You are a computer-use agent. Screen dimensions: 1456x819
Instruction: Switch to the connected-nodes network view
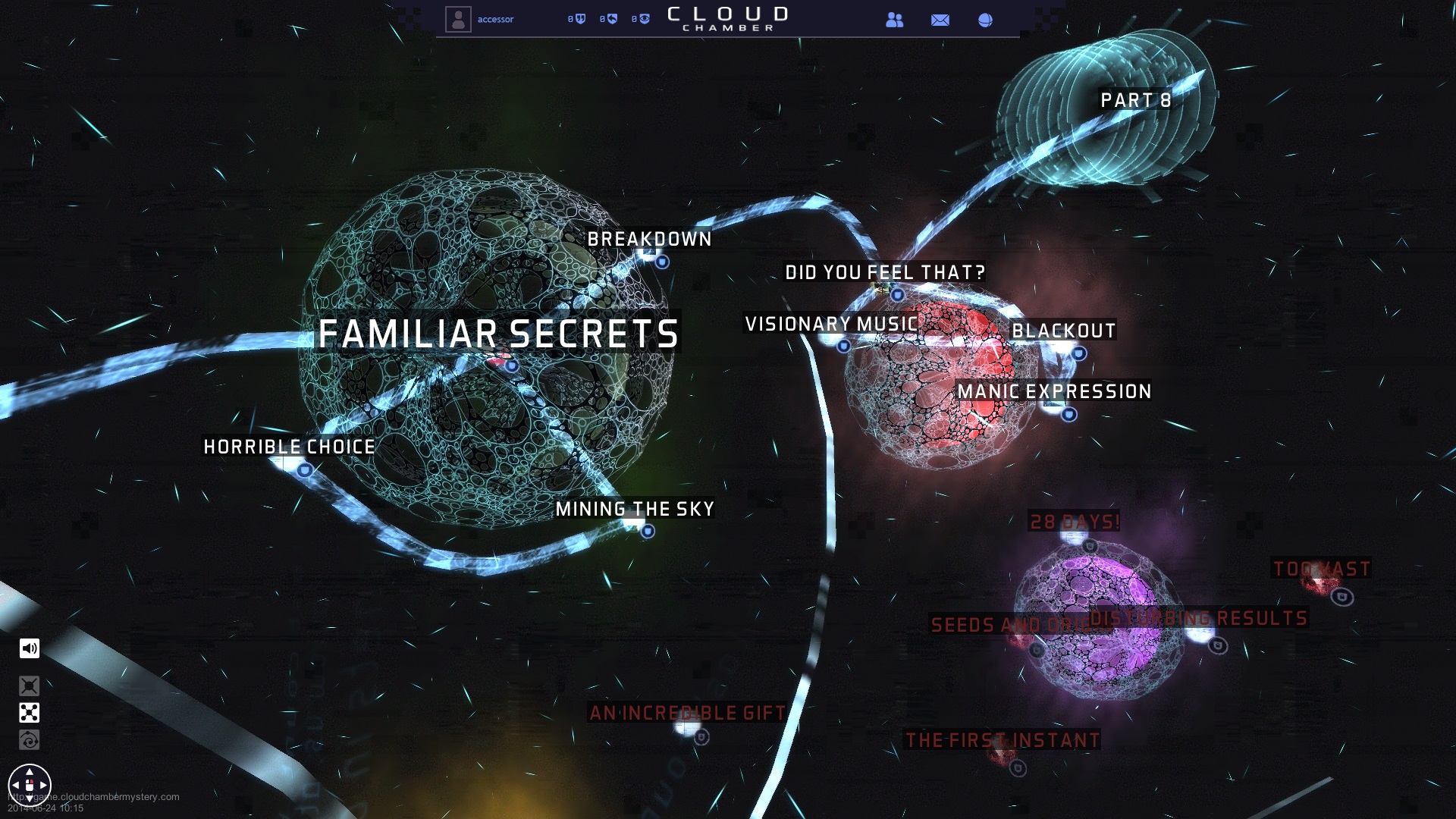pyautogui.click(x=30, y=713)
